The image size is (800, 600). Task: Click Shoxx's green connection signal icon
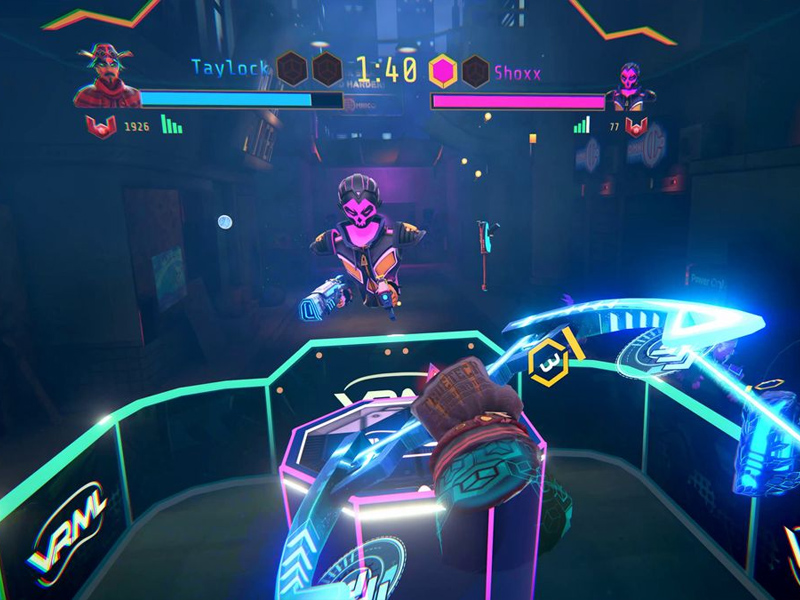coord(582,125)
